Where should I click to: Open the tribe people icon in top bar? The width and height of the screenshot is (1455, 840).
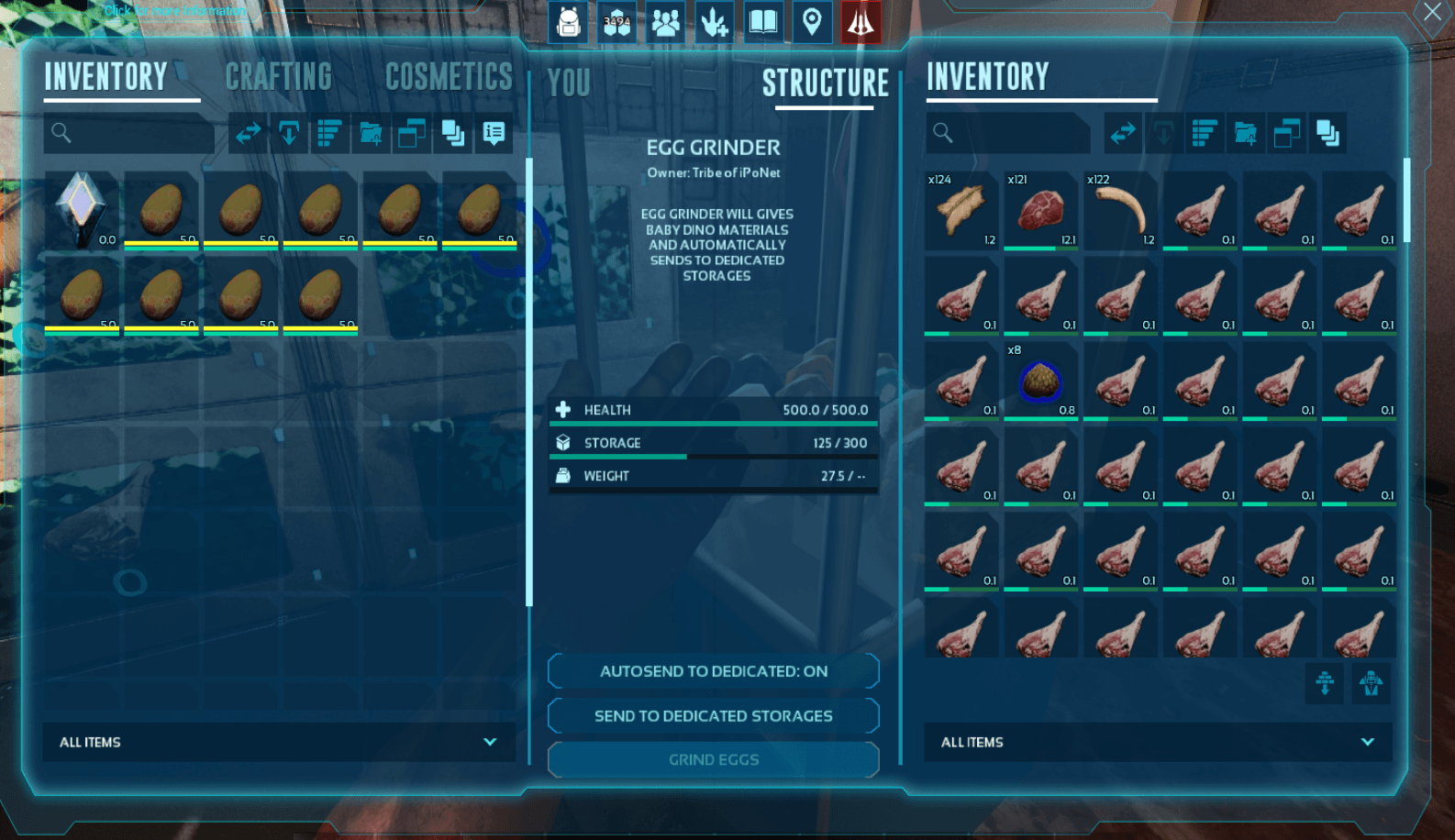[x=665, y=22]
